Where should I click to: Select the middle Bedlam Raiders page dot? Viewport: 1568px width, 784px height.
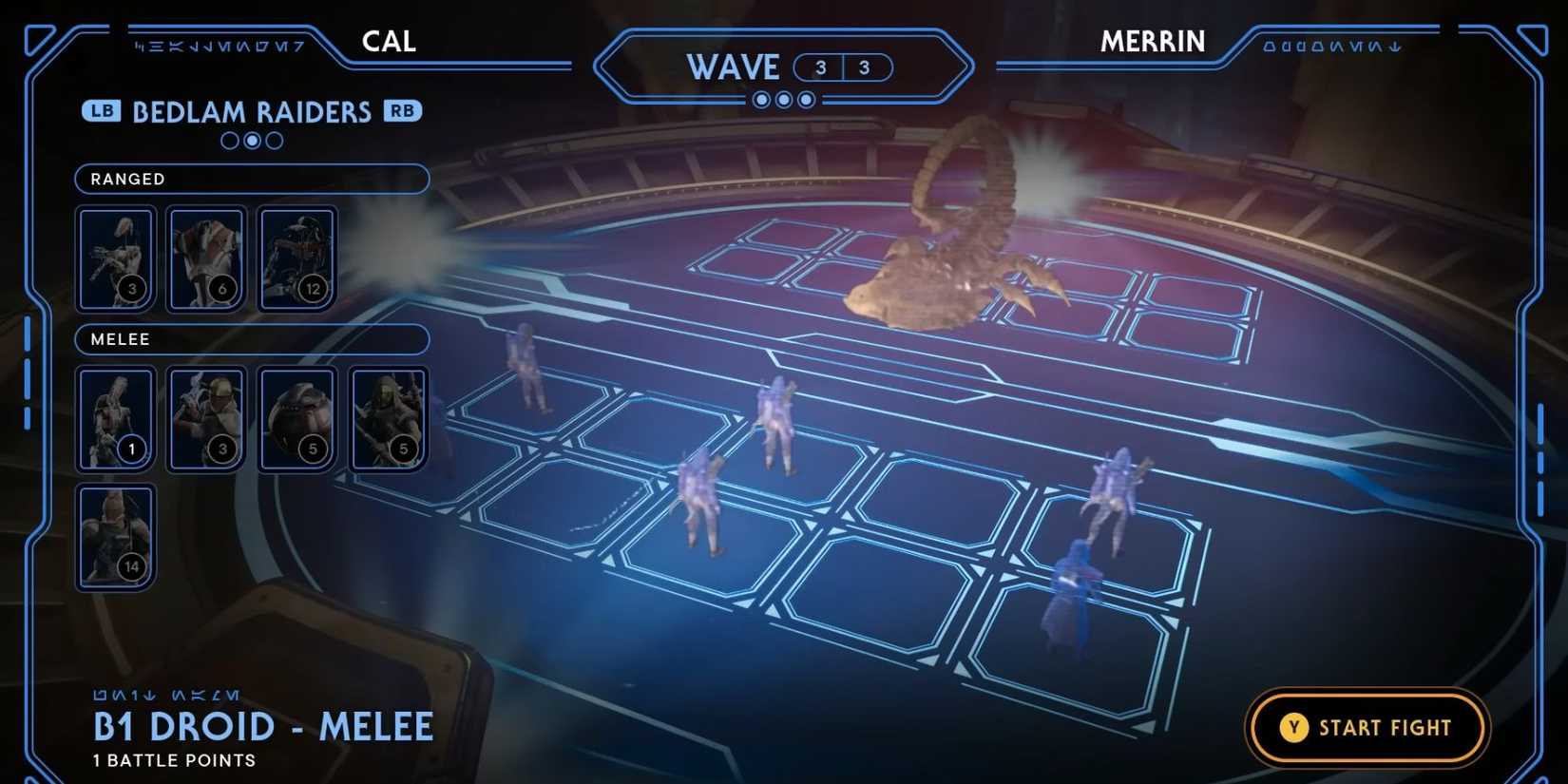coord(251,141)
